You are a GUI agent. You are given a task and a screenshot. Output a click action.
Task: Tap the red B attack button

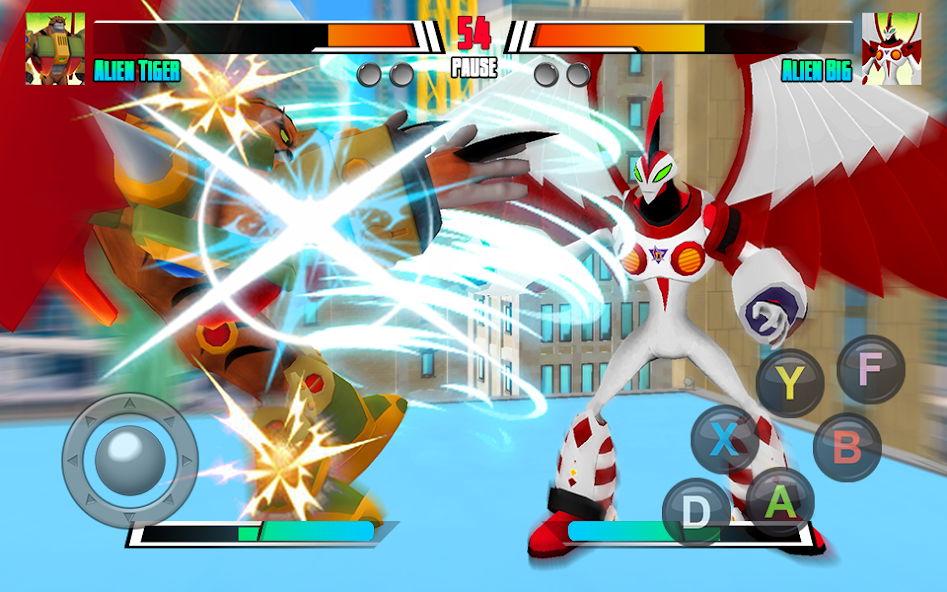coord(847,447)
